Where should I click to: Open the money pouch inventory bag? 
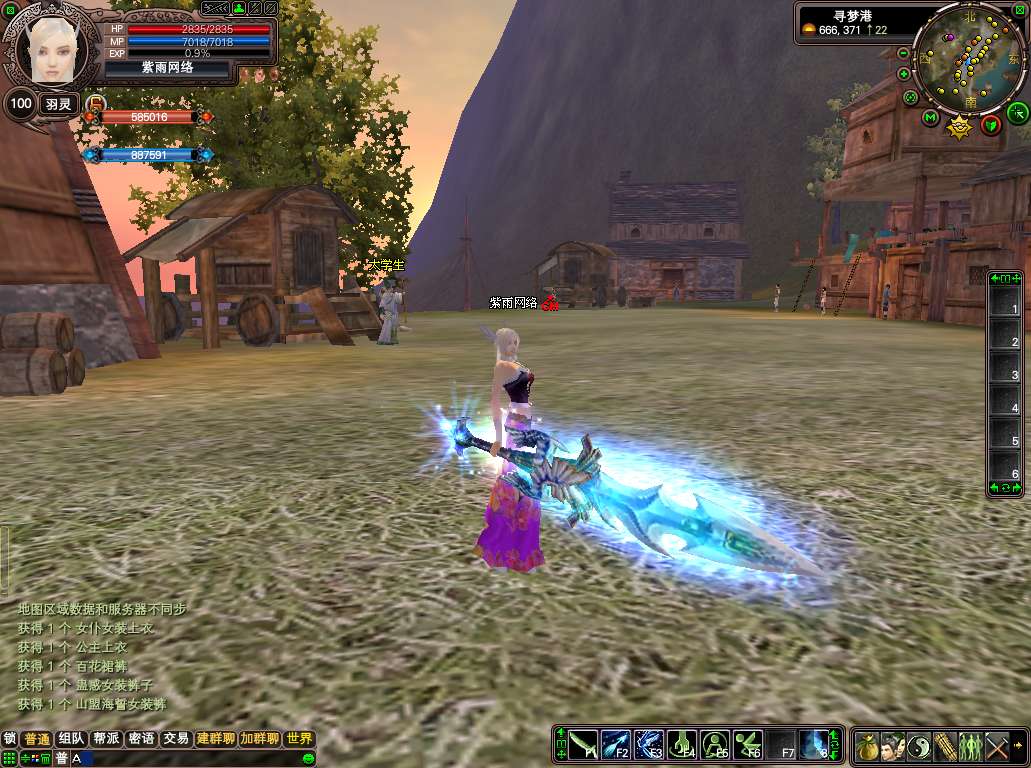[867, 746]
